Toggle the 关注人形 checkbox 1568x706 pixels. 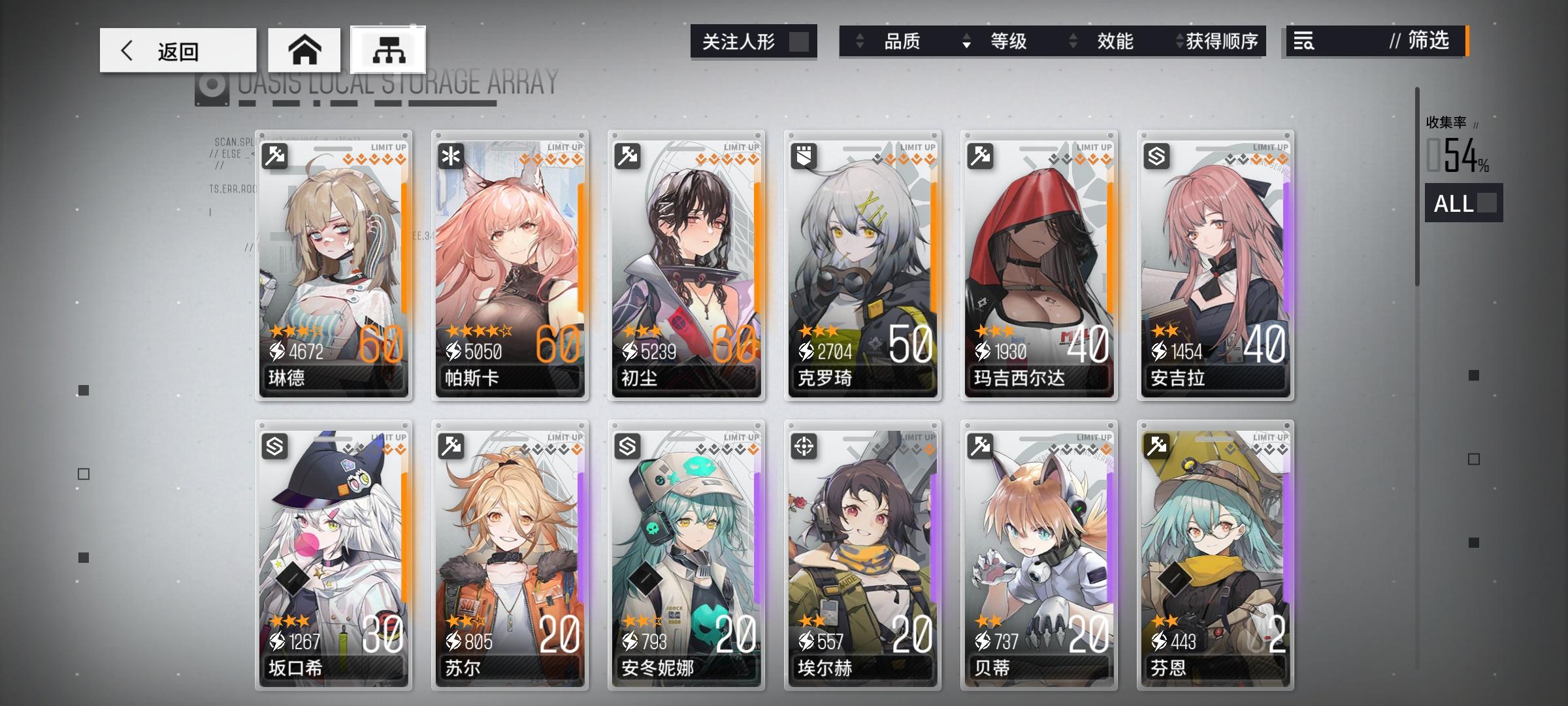click(x=800, y=41)
